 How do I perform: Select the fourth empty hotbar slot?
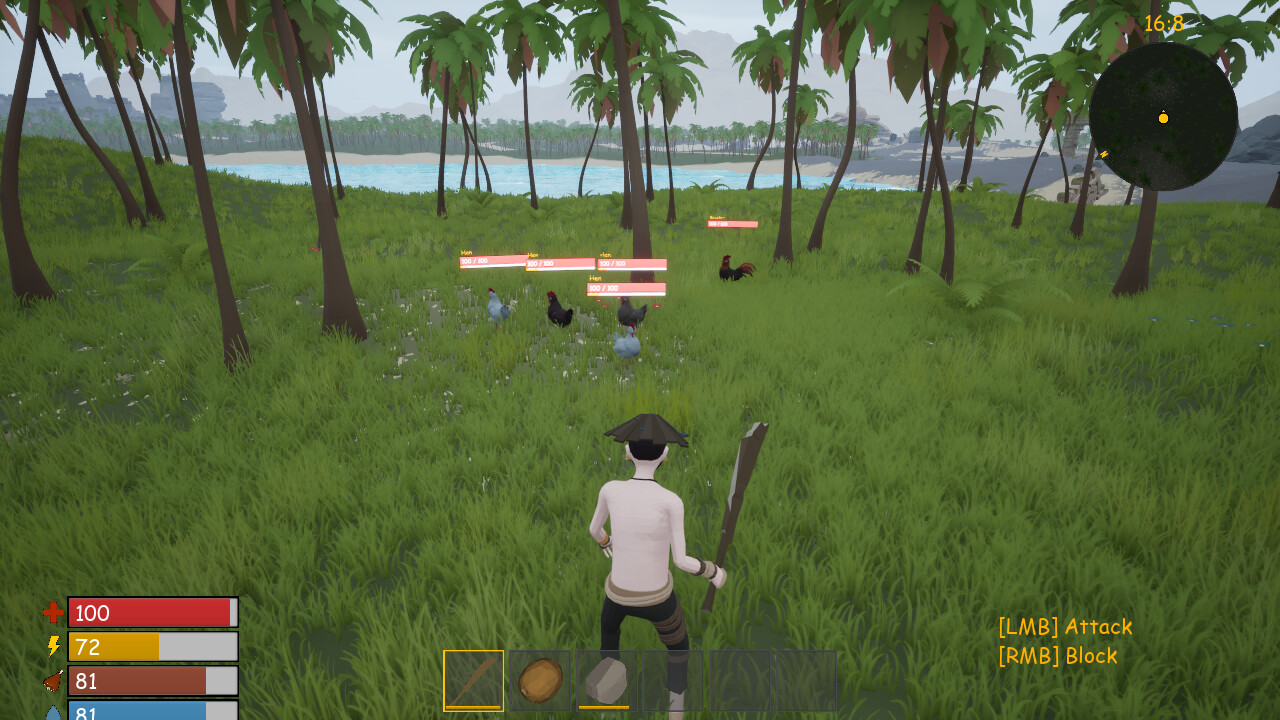(672, 680)
